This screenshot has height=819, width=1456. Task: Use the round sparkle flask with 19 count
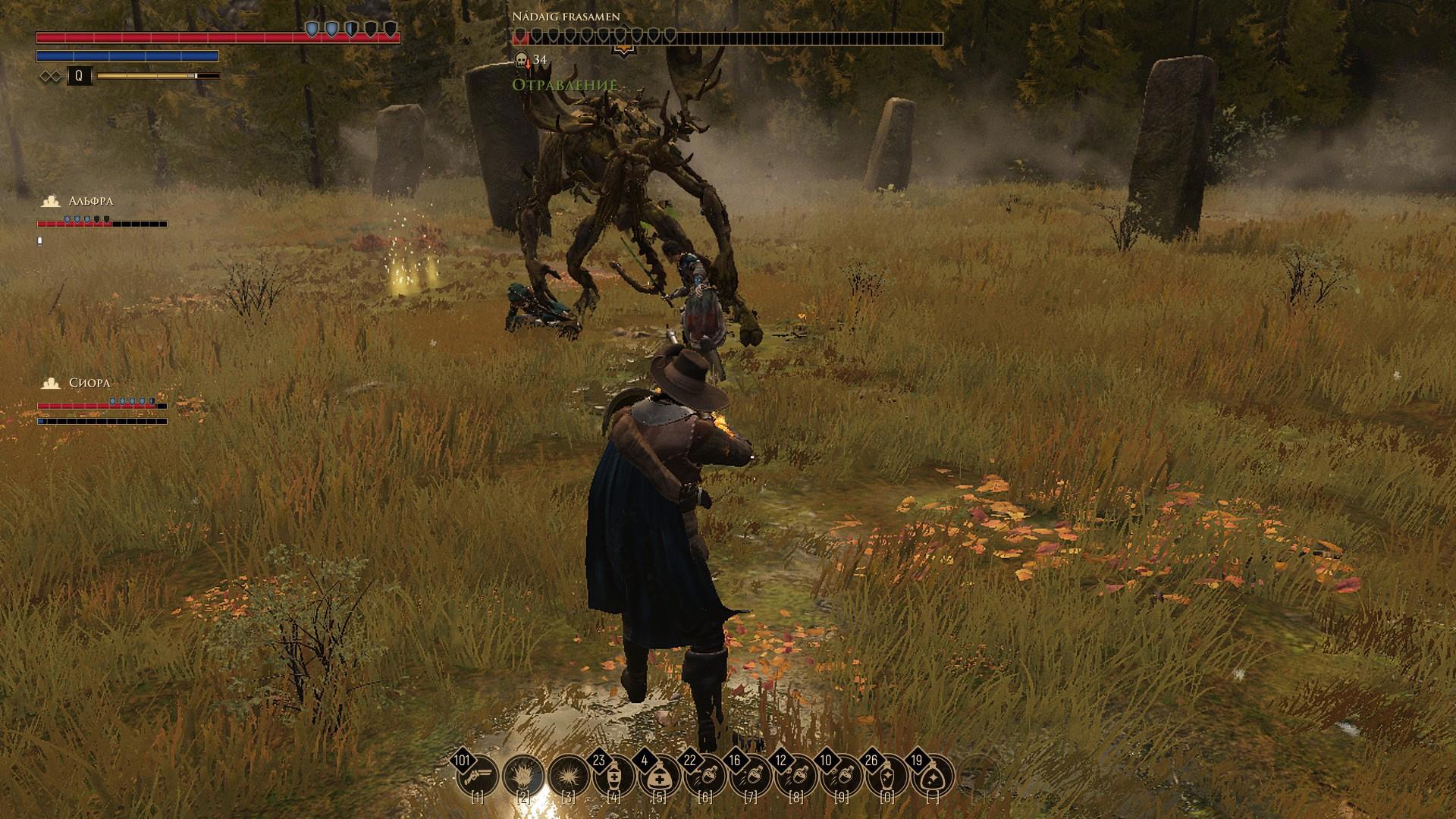tap(933, 776)
